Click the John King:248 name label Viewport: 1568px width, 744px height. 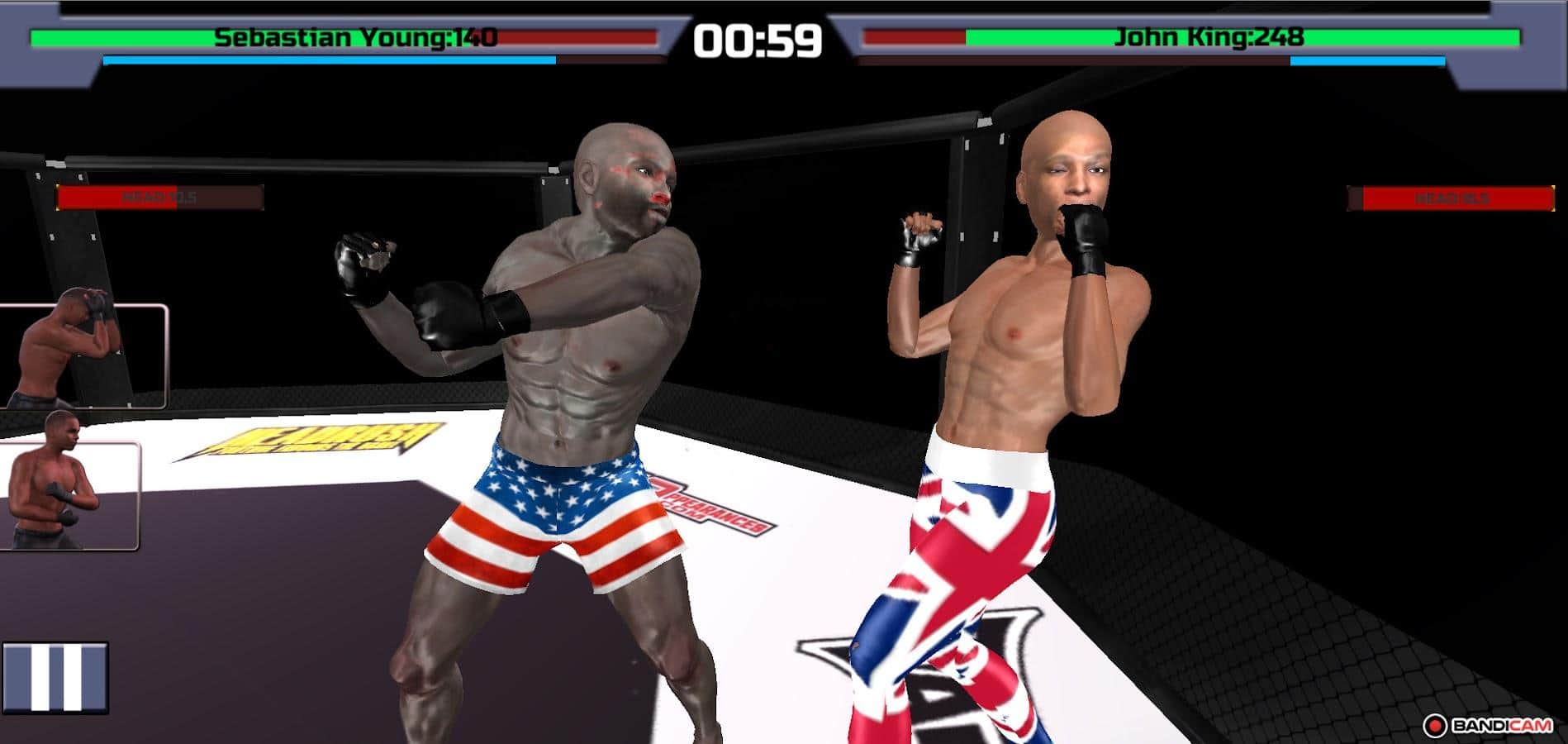(x=1208, y=36)
